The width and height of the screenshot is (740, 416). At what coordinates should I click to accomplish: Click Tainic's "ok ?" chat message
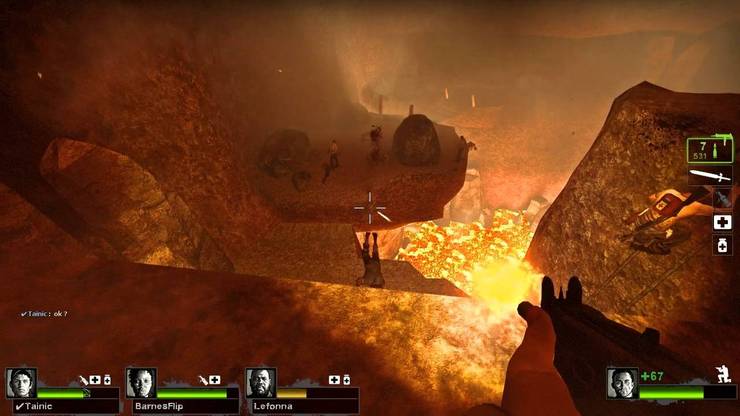click(x=44, y=314)
